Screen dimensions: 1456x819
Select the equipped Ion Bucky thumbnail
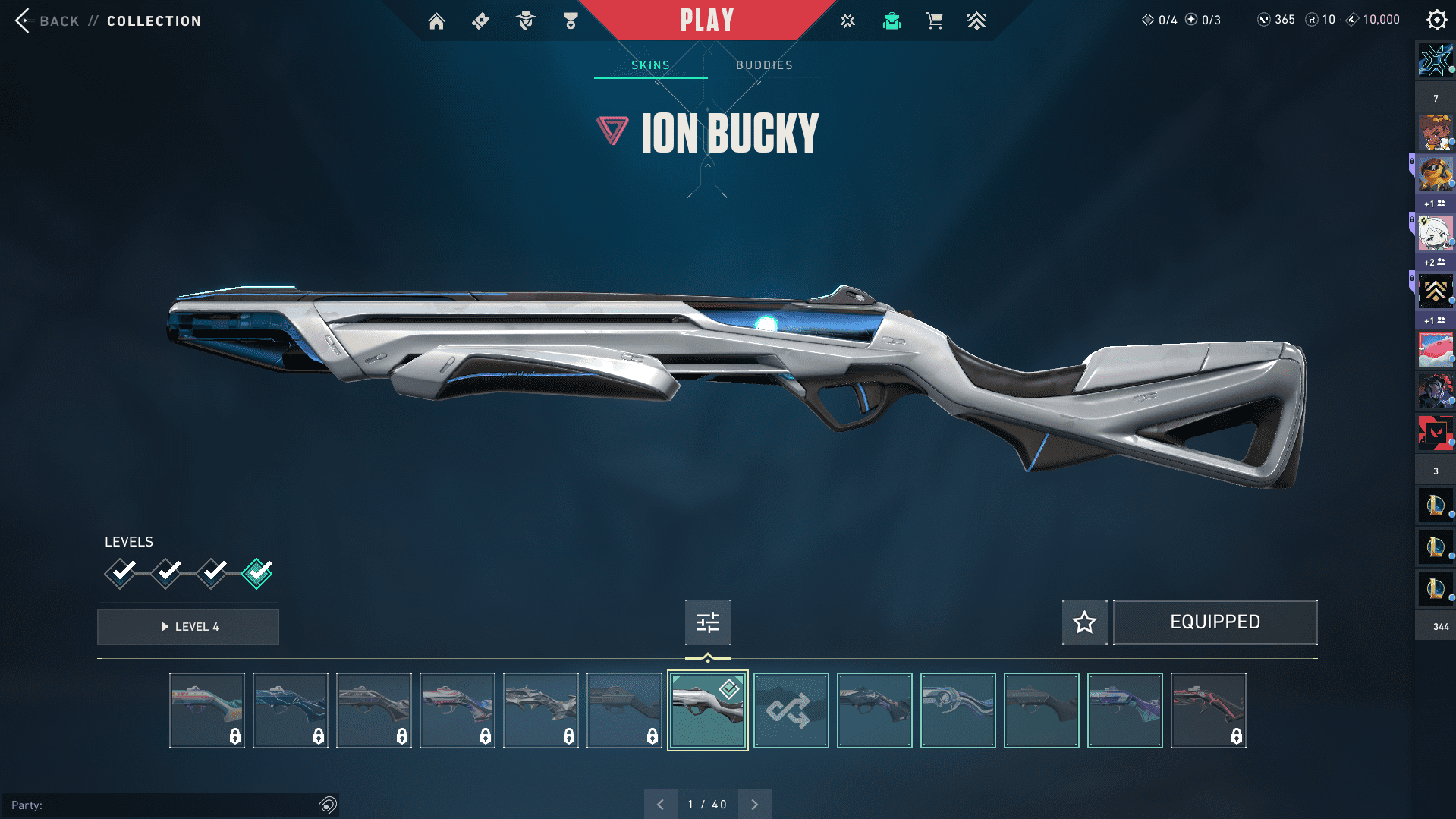tap(707, 710)
